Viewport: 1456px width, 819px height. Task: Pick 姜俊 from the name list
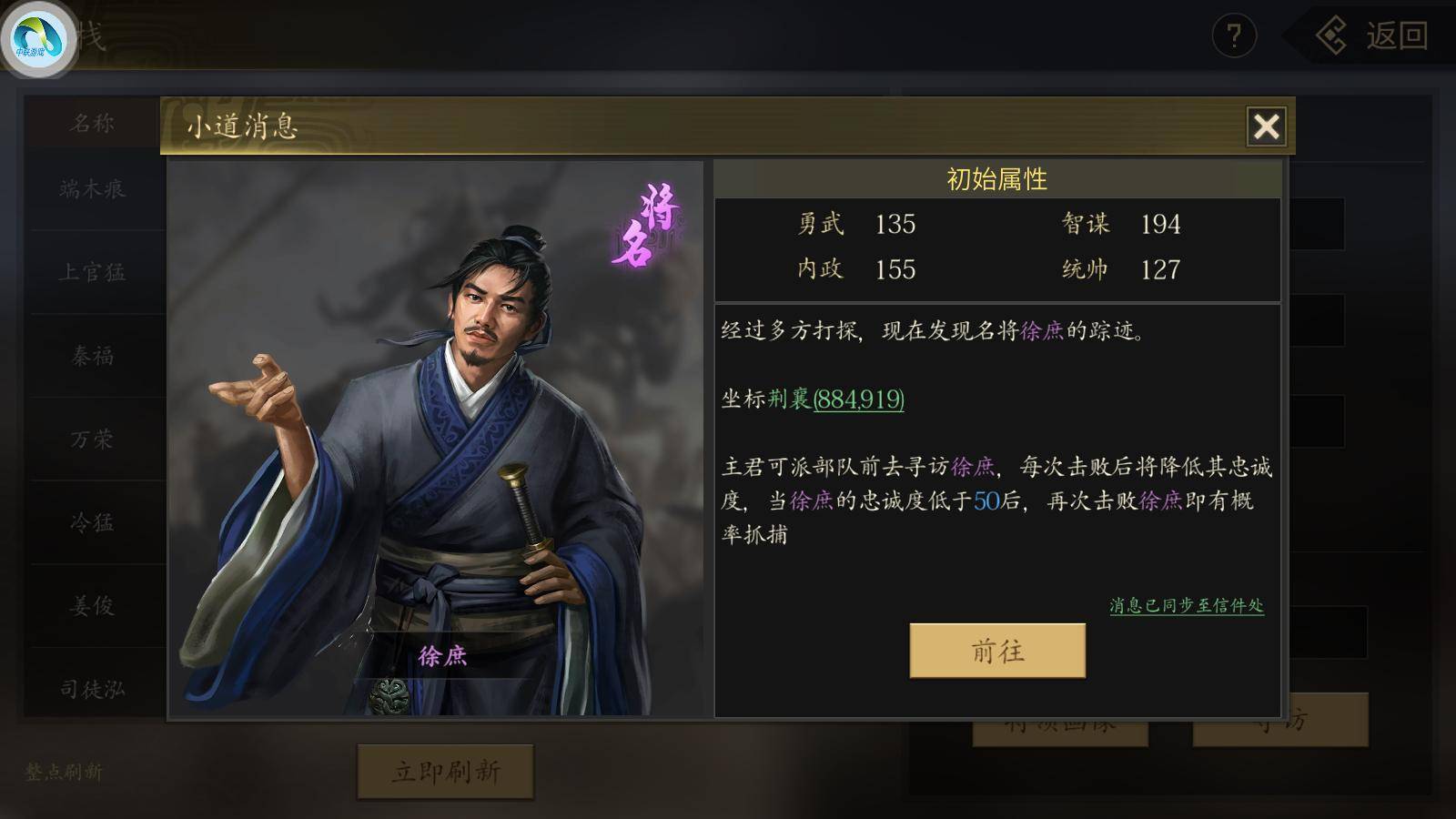(x=92, y=606)
